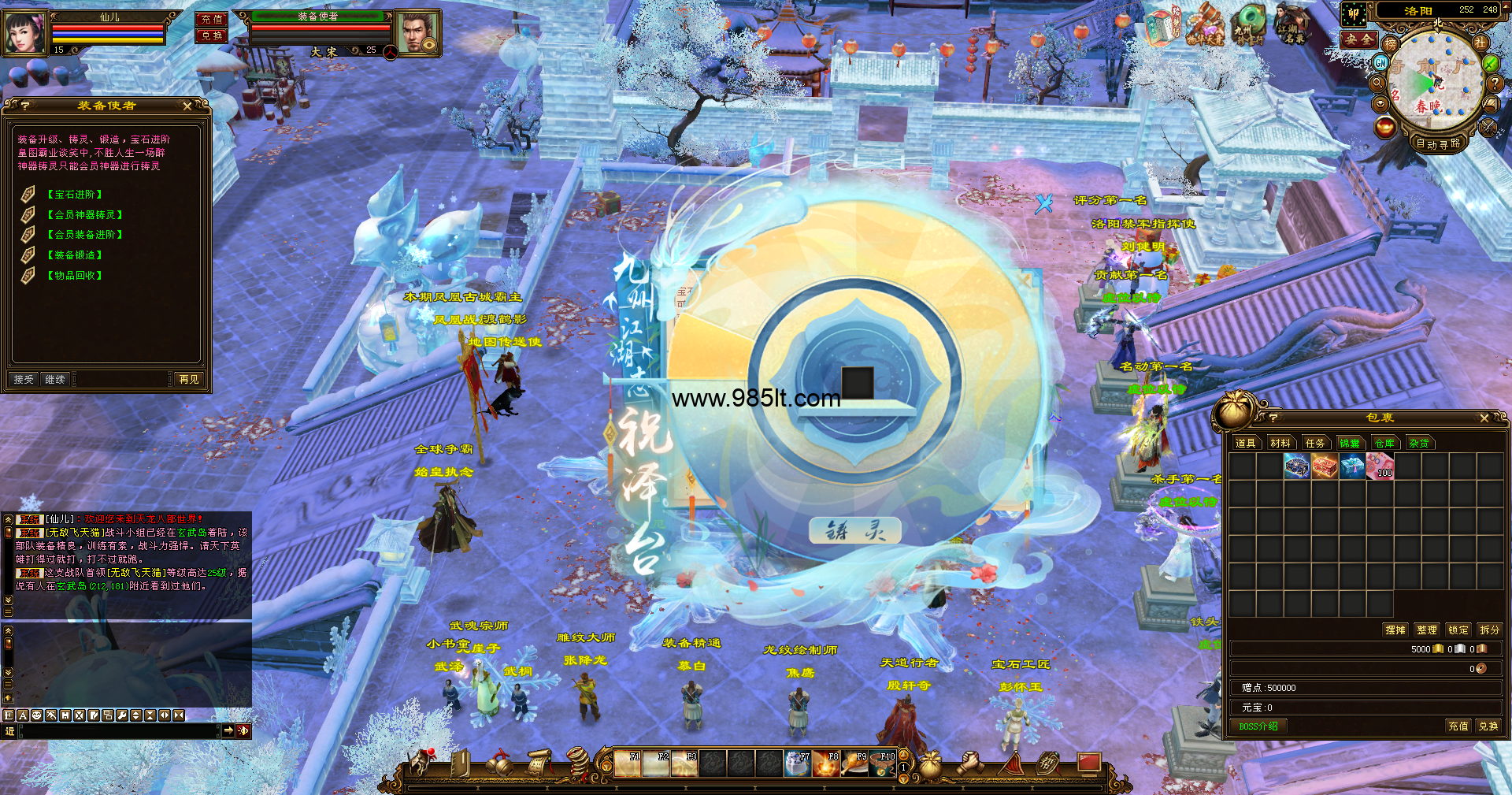Close the 包裹 inventory window
The image size is (1512, 795).
tap(1484, 418)
